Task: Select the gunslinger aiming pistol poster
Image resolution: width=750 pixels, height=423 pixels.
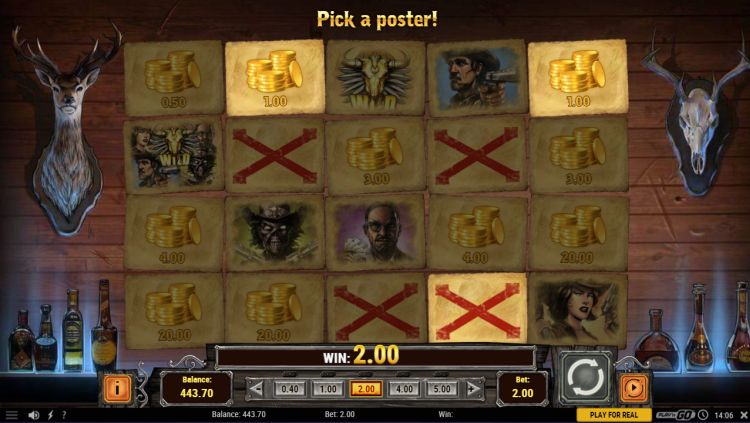Action: 476,76
